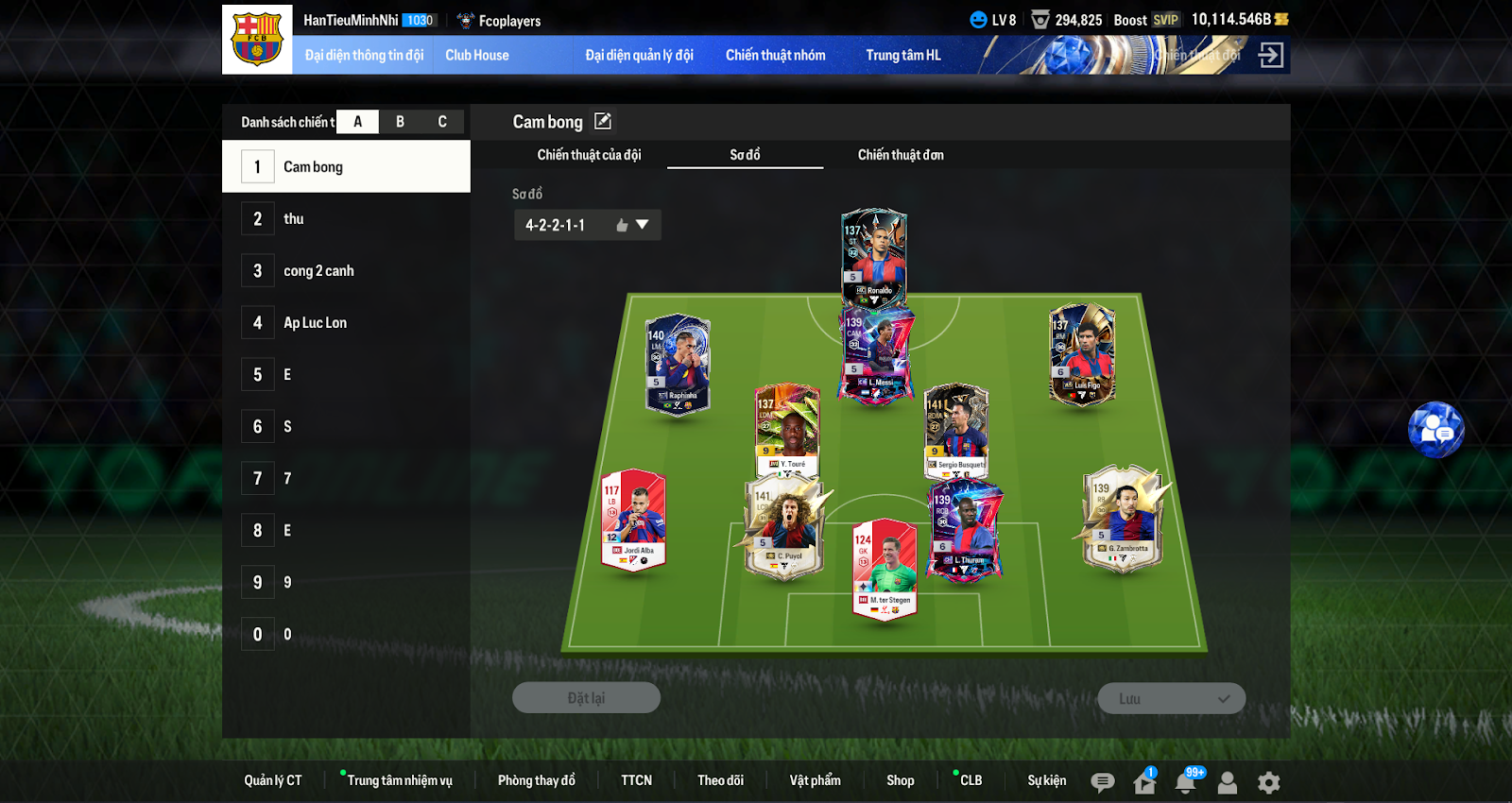Open the settings gear icon

point(1267,781)
